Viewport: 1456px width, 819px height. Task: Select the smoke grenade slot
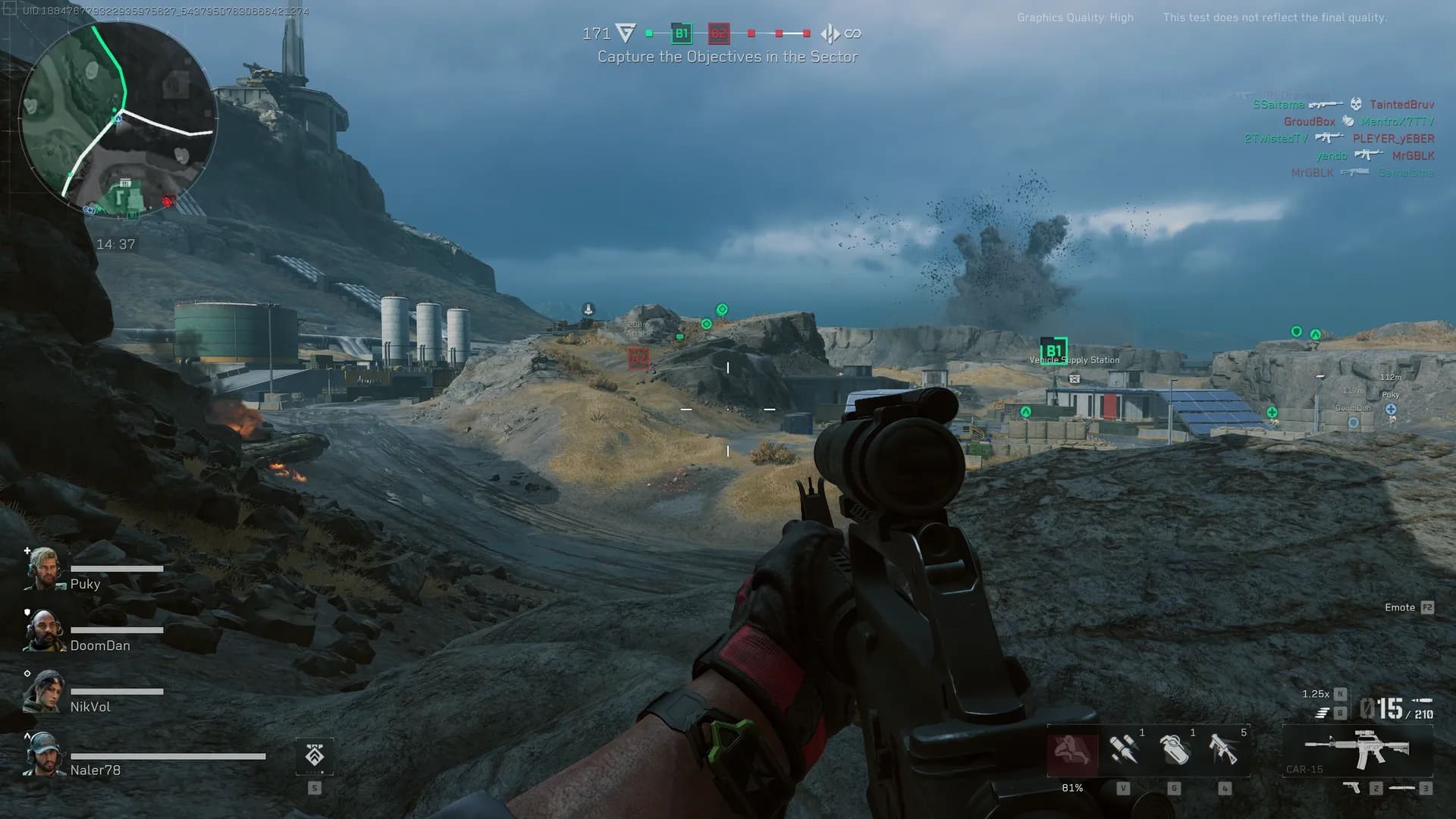(1174, 750)
